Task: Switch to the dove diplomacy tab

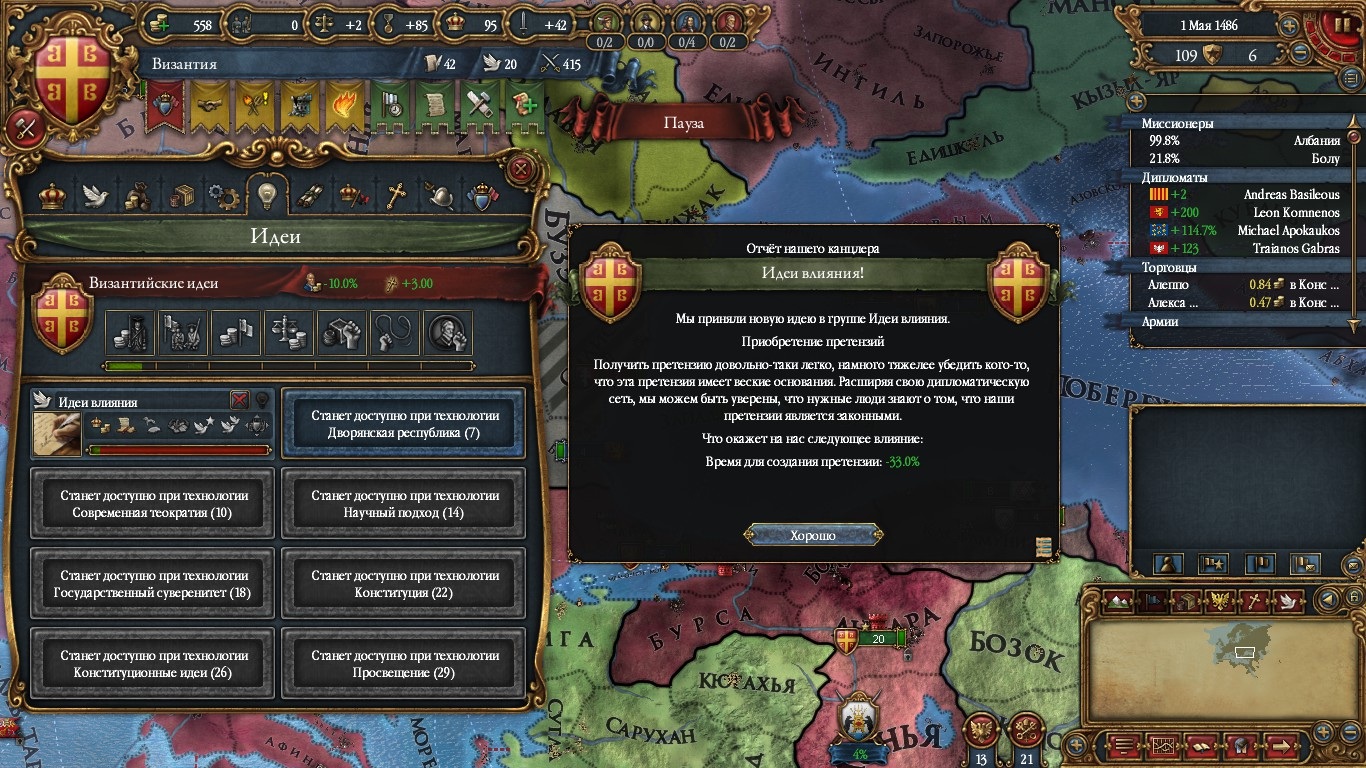Action: point(95,195)
